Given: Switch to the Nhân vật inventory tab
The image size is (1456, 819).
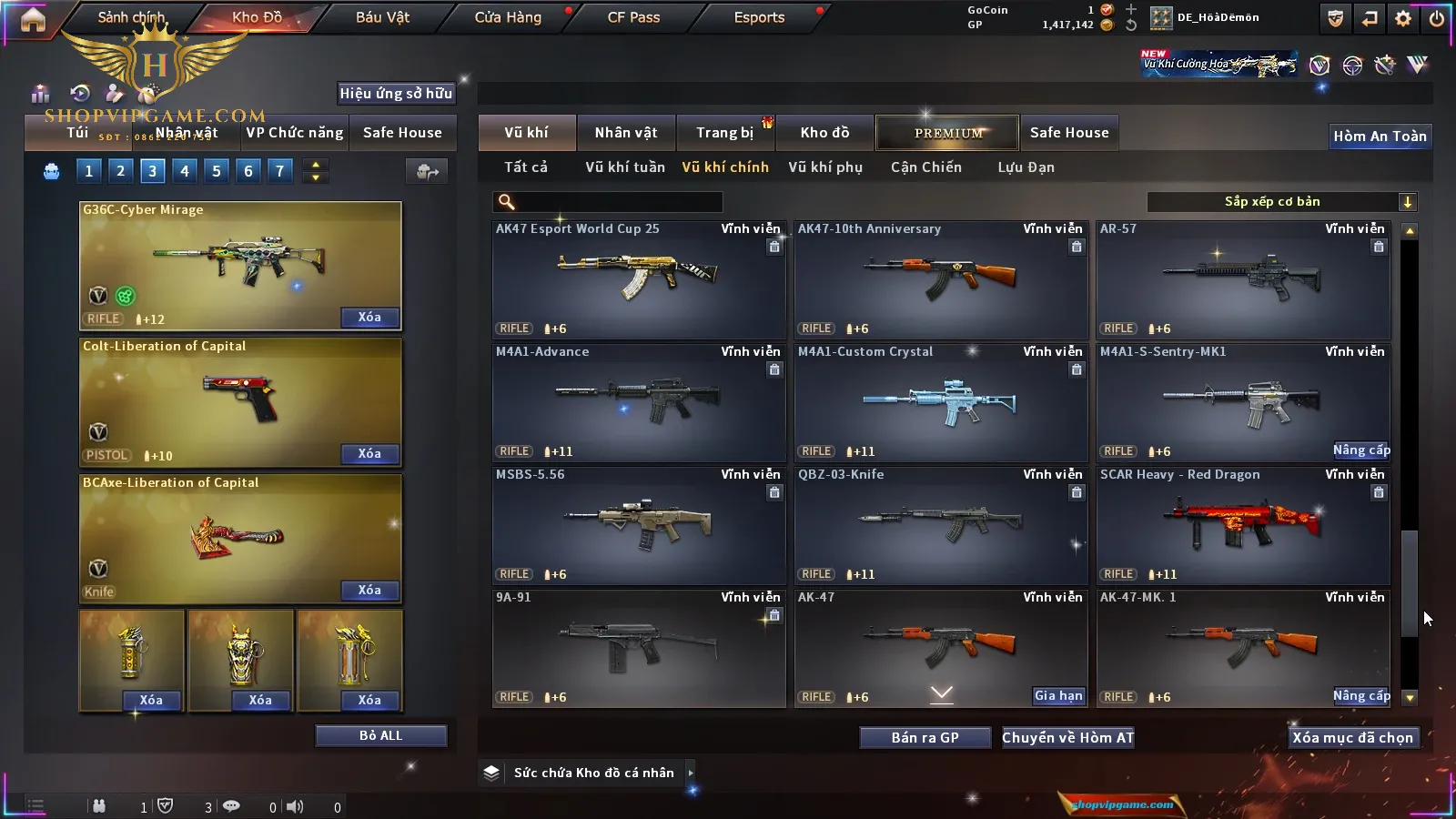Looking at the screenshot, I should pyautogui.click(x=625, y=133).
